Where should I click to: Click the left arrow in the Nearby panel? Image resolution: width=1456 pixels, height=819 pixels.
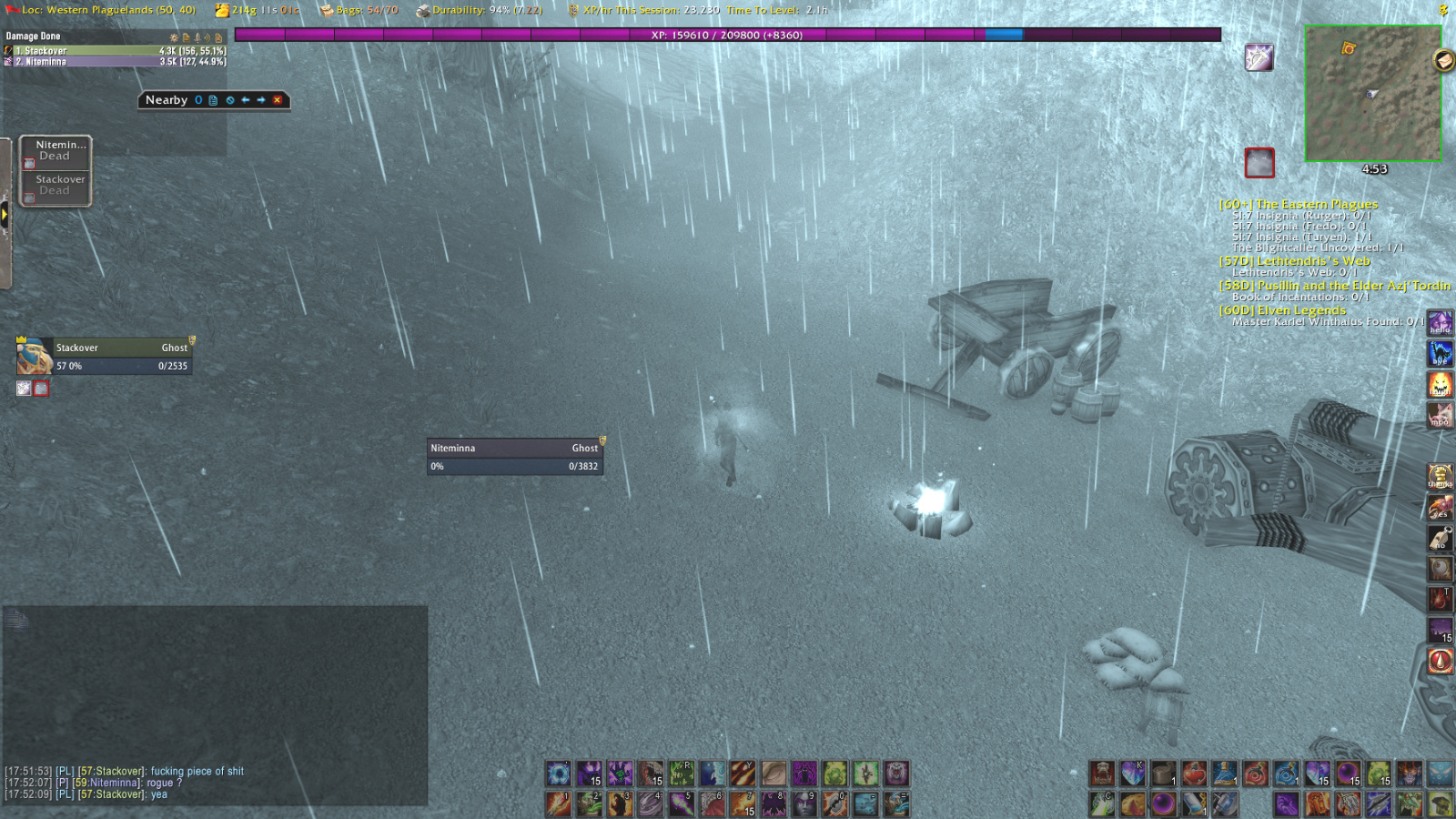click(246, 100)
